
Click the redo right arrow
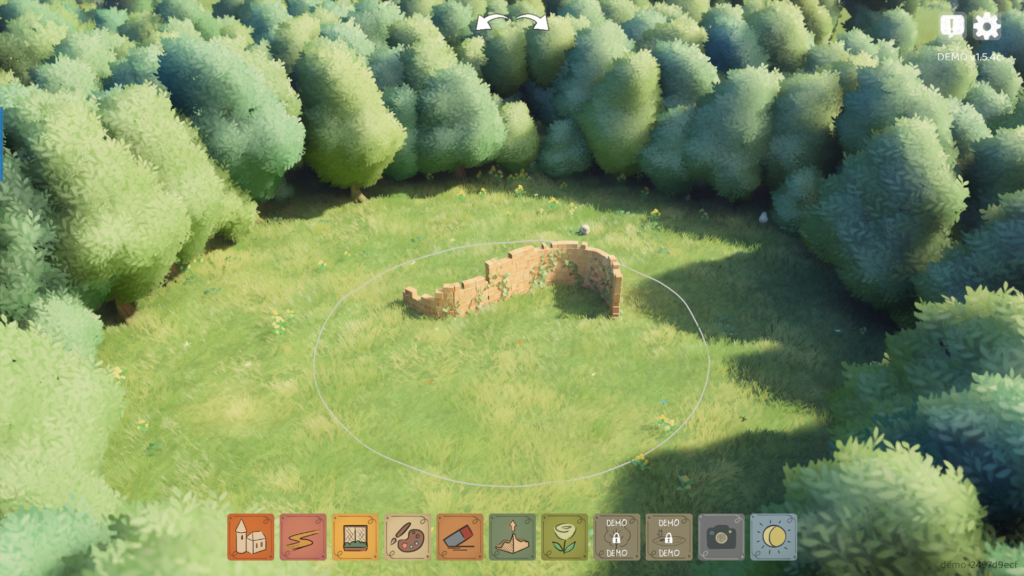[533, 22]
